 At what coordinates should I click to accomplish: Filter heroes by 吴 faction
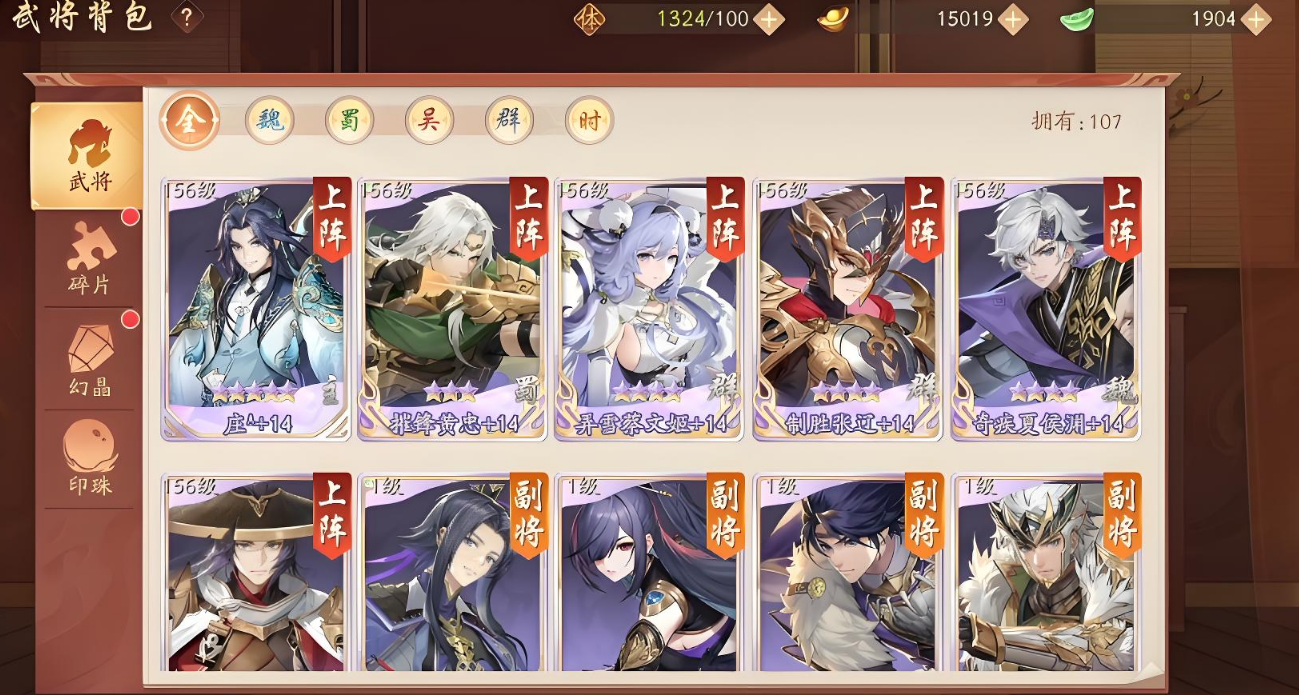click(429, 121)
